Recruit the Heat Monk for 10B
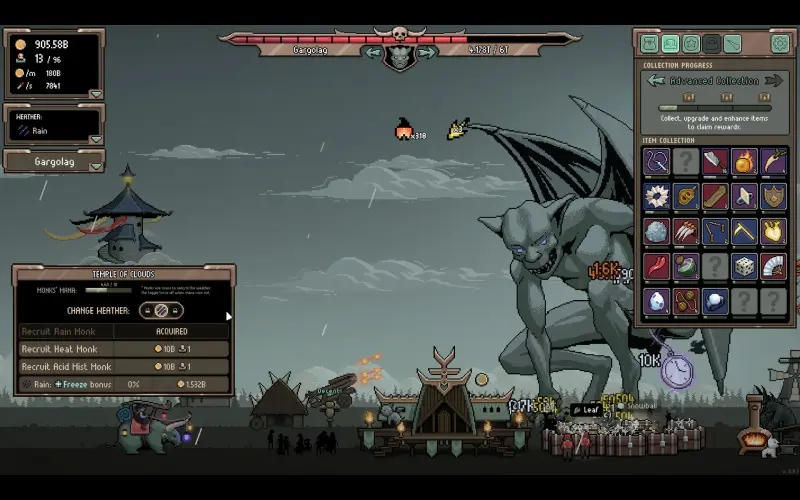The height and width of the screenshot is (500, 800). 171,349
